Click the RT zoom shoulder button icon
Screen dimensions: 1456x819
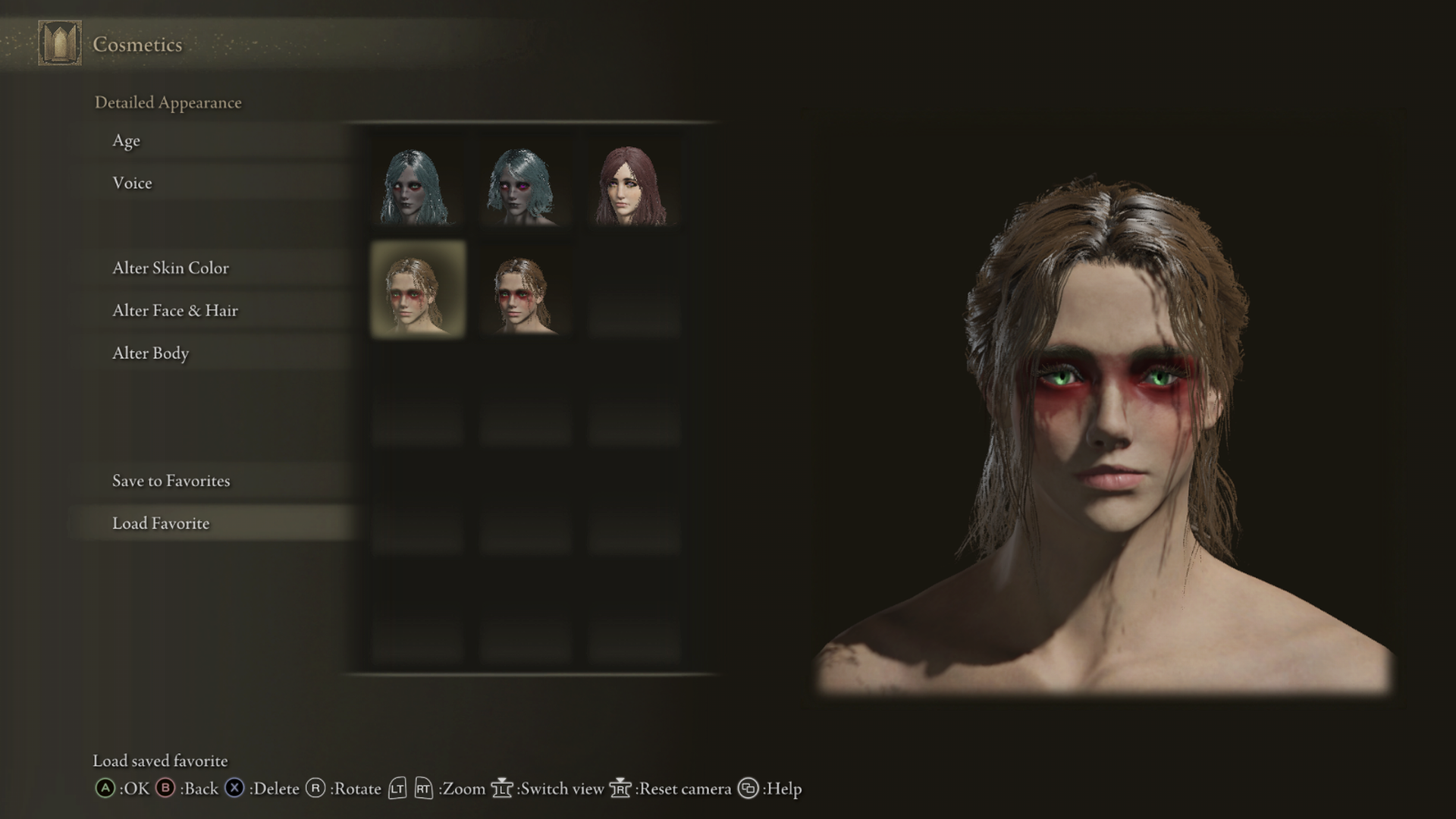[422, 789]
